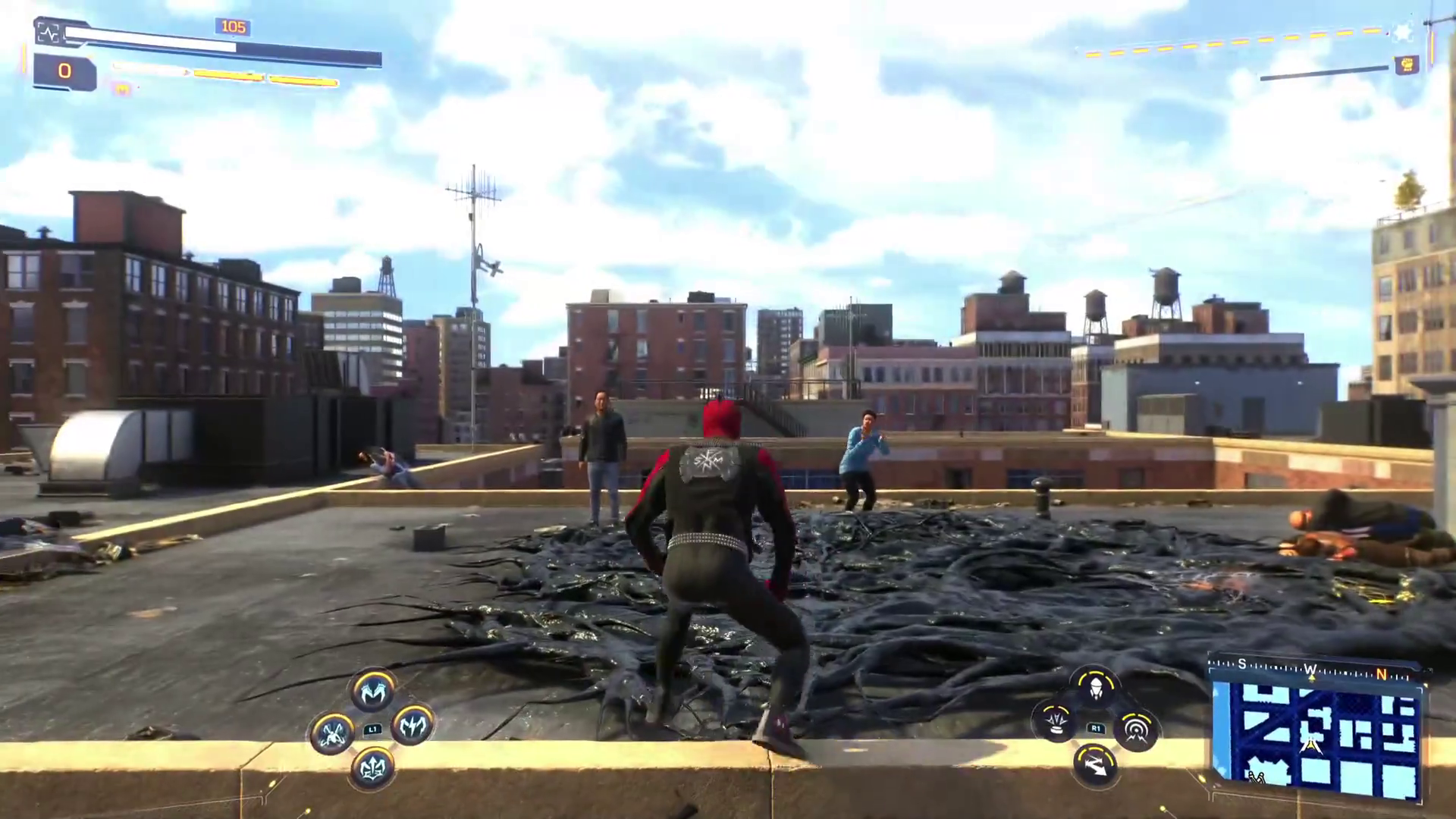
Task: Select the sonic wave emitter gadget
Action: click(1135, 730)
